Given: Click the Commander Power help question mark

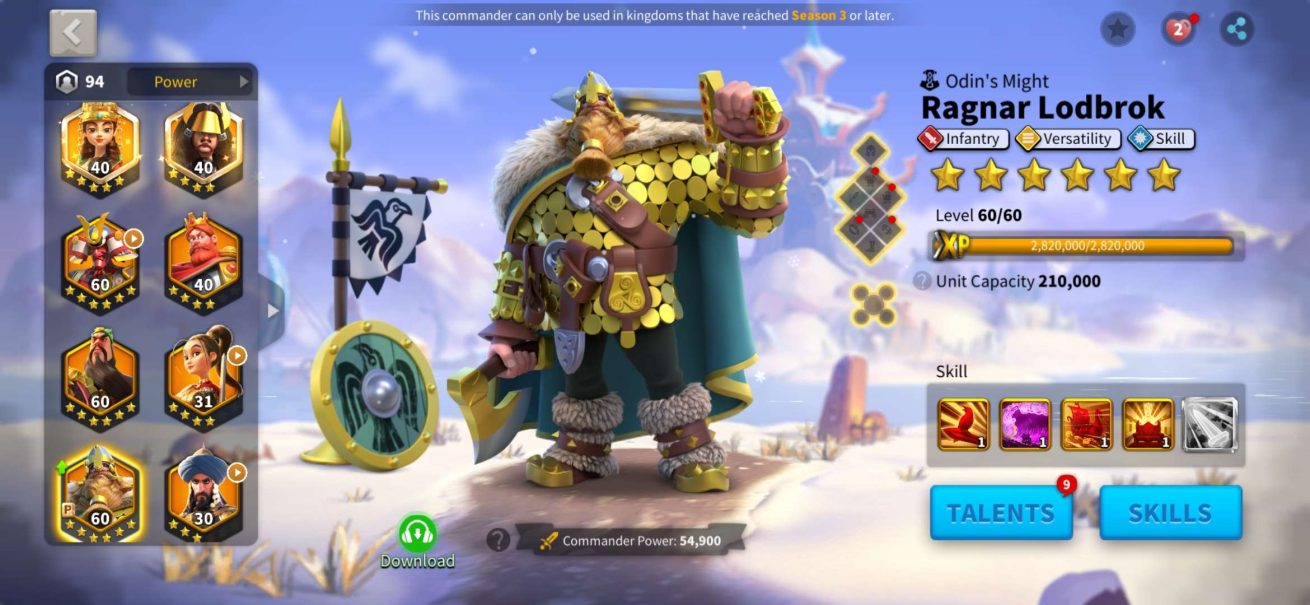Looking at the screenshot, I should 498,540.
